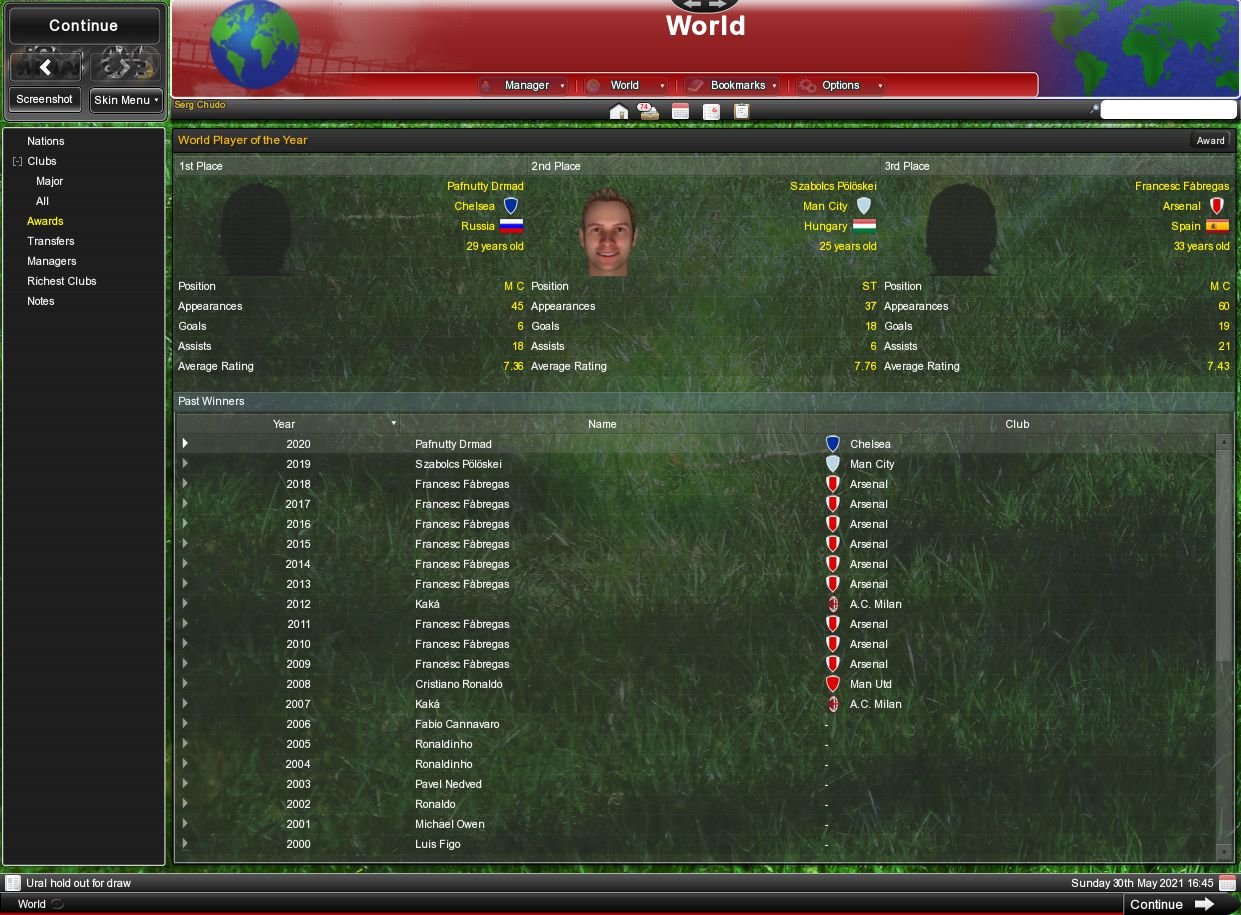Viewport: 1241px width, 915px height.
Task: Click into the search input field
Action: [x=1167, y=110]
